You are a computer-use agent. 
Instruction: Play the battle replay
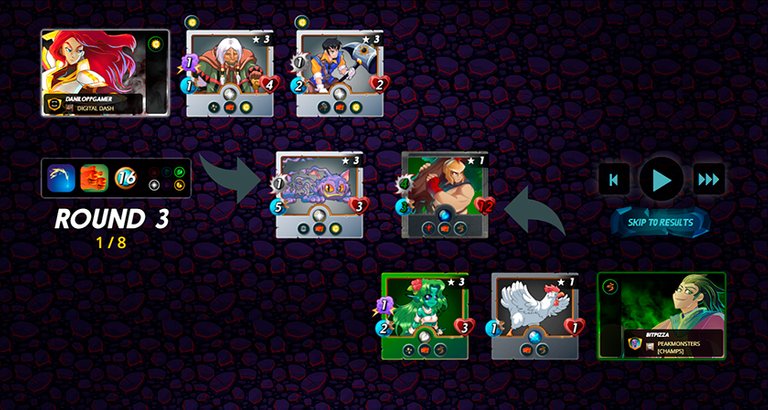[661, 180]
